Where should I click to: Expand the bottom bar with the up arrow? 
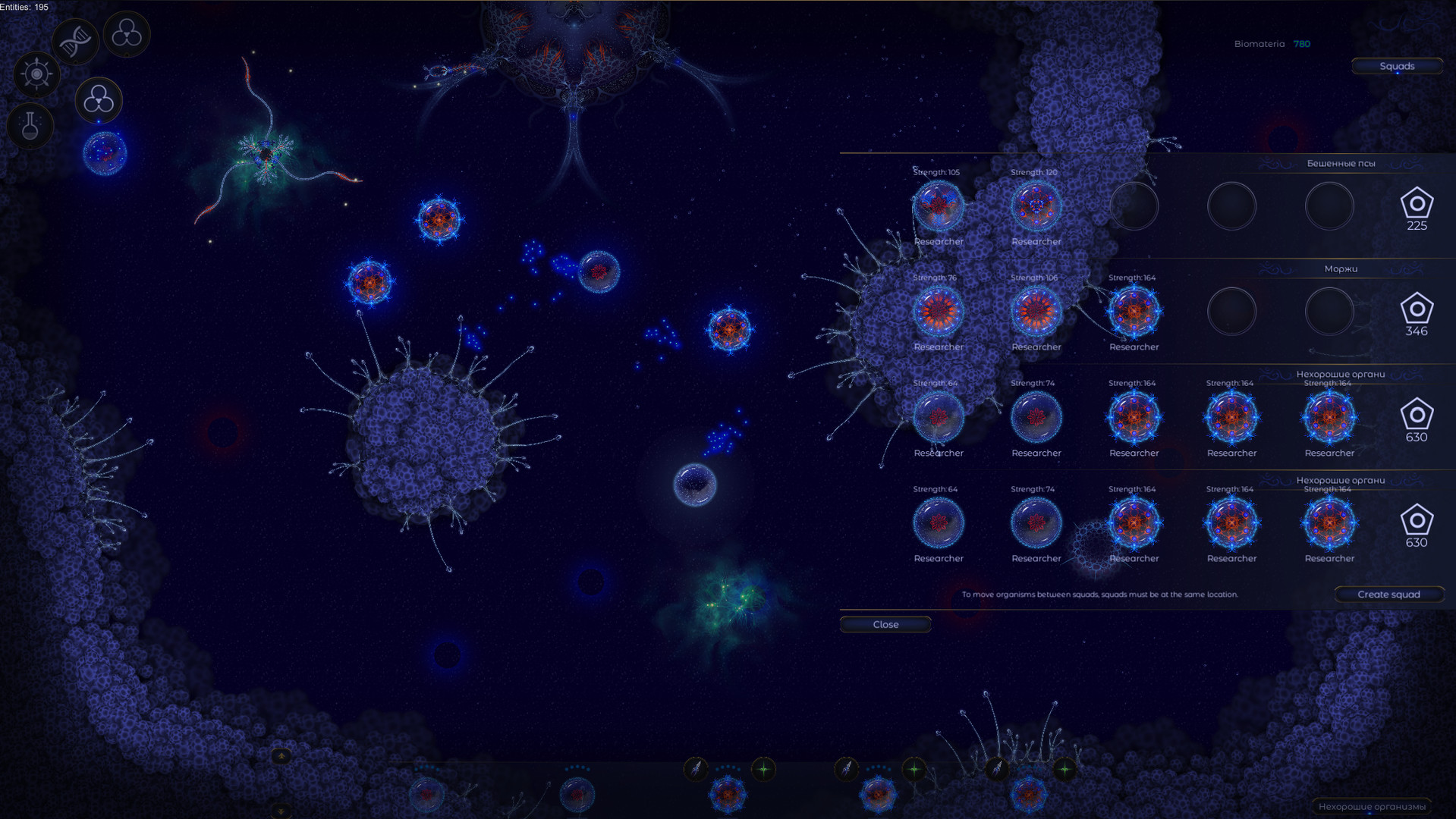(281, 756)
